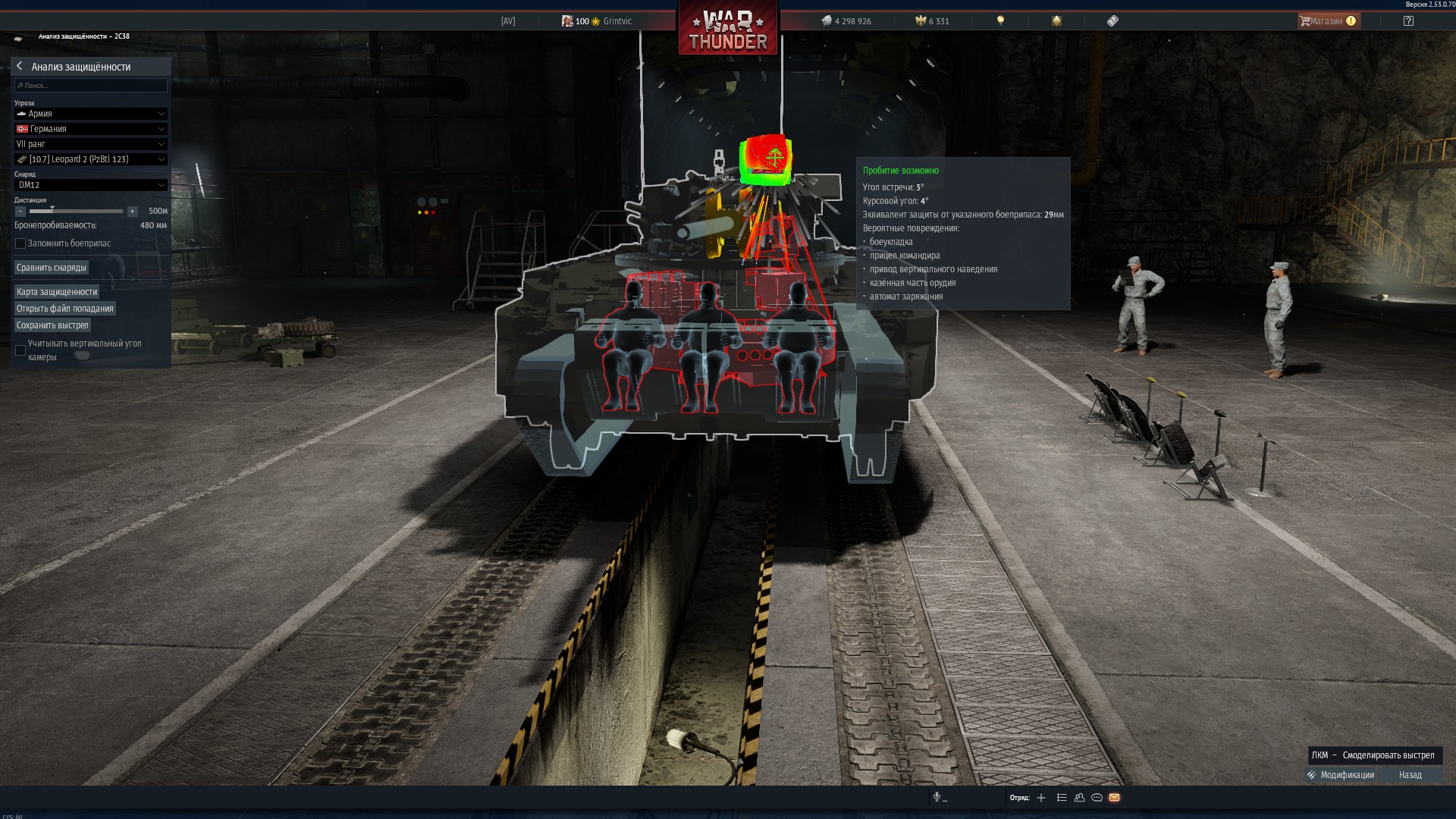Click the Сравнить снаряды button
This screenshot has height=819, width=1456.
point(52,268)
